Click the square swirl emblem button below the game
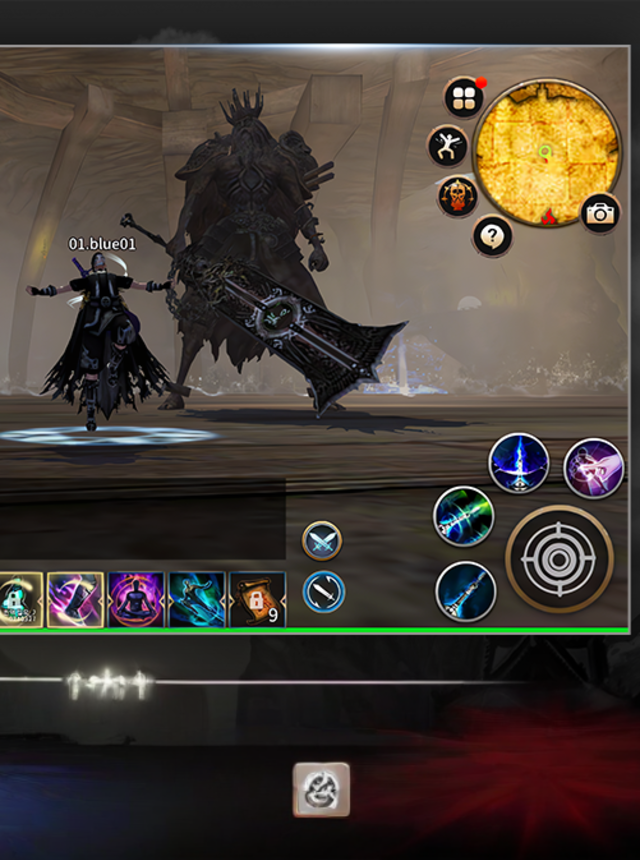640x860 pixels. click(321, 789)
